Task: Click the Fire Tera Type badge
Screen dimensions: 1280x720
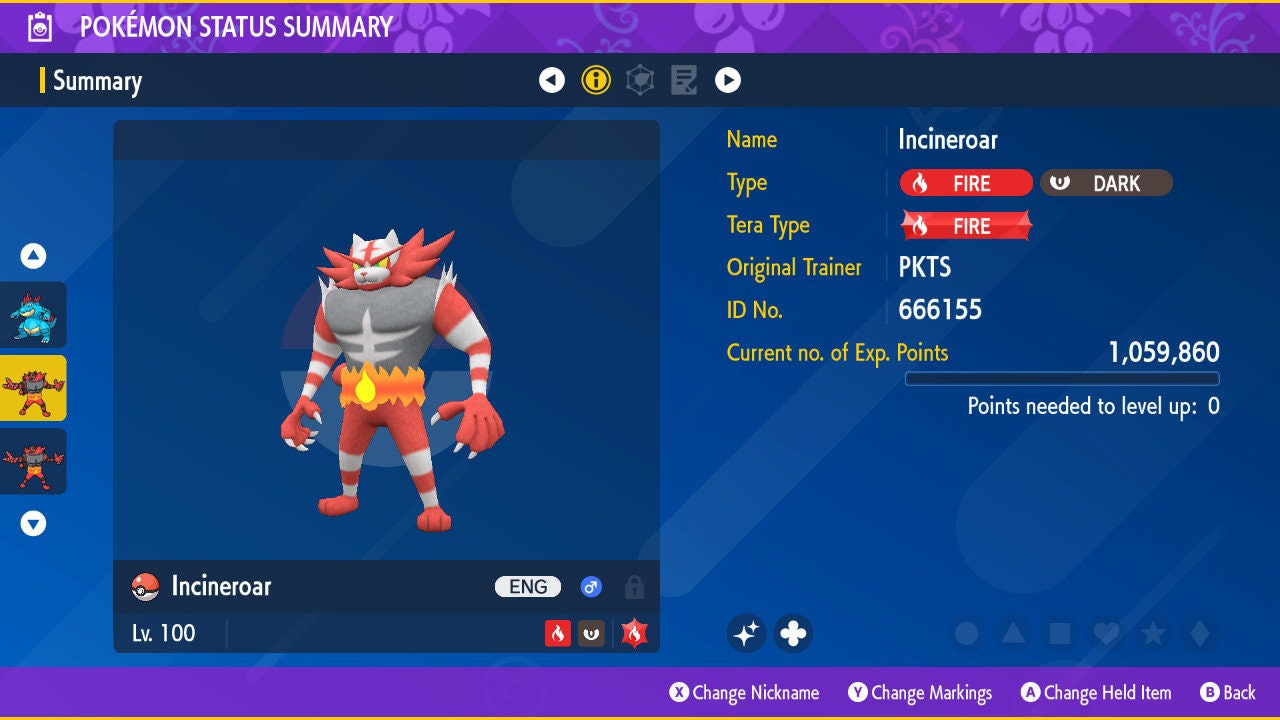Action: pos(965,226)
